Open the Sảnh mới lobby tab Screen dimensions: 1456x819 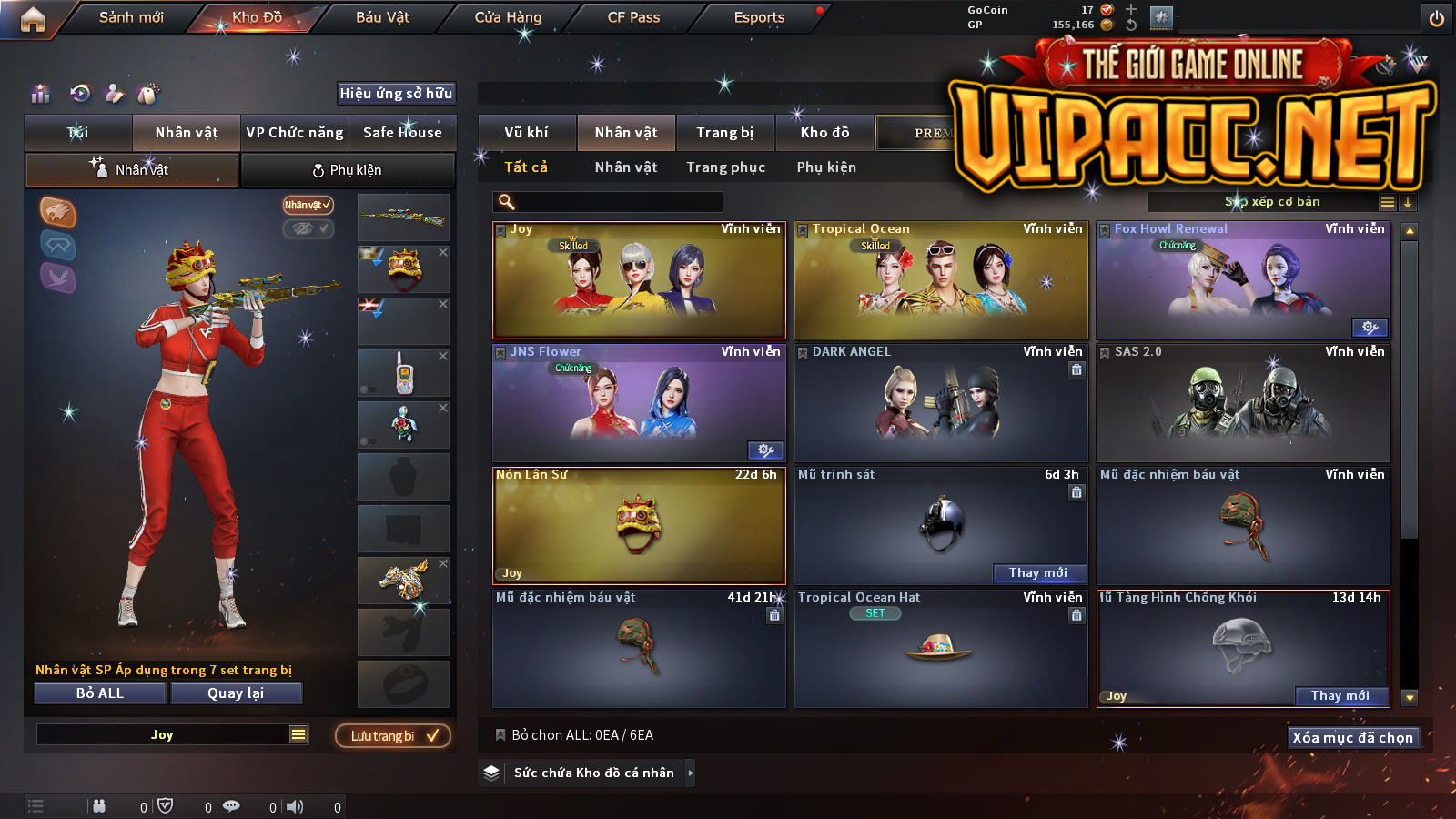[131, 17]
